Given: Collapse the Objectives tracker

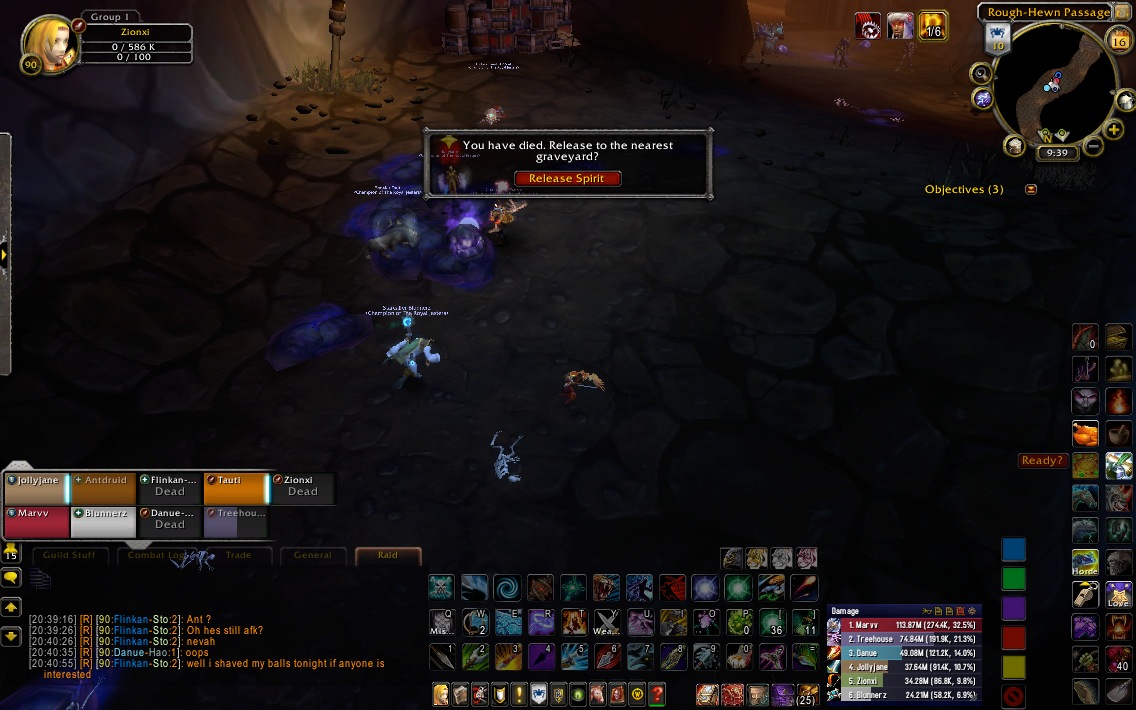Looking at the screenshot, I should coord(1031,189).
